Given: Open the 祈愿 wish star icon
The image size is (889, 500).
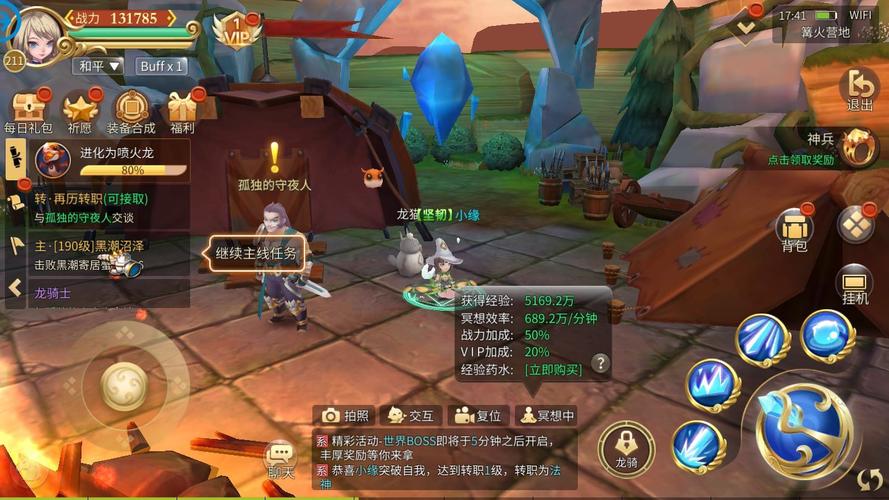Looking at the screenshot, I should point(80,110).
